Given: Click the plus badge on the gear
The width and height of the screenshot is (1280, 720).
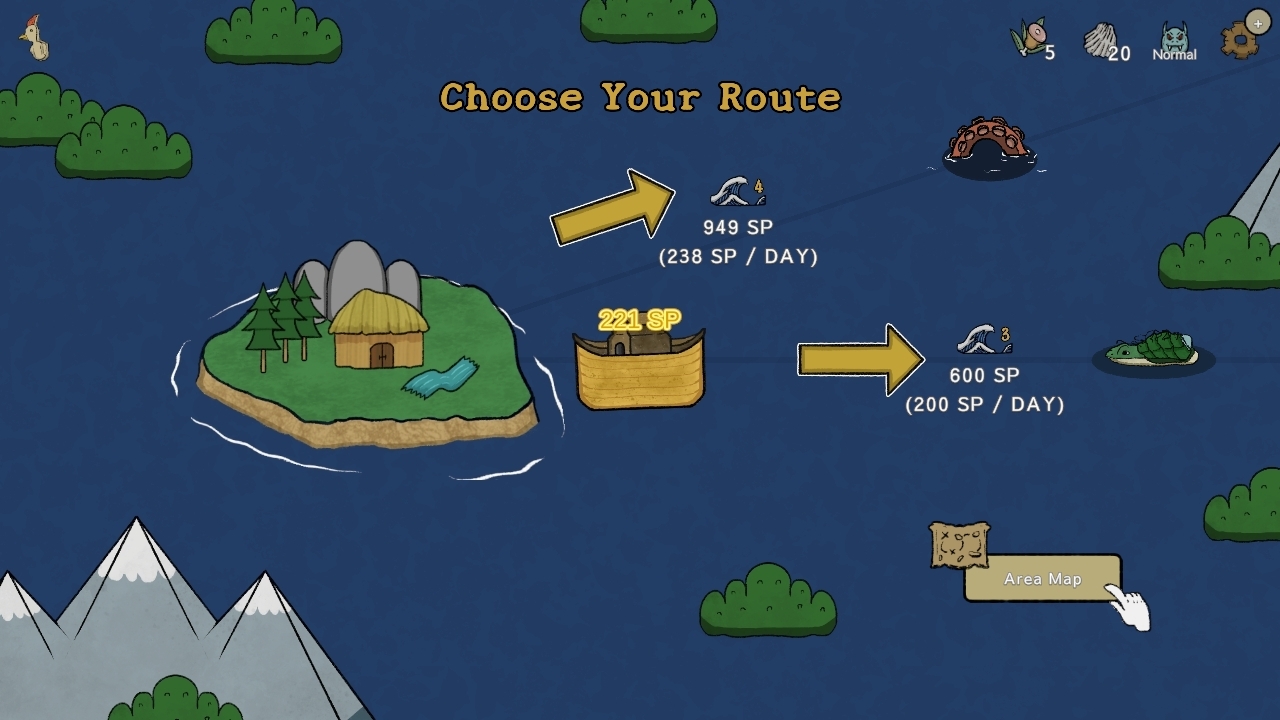Looking at the screenshot, I should [1256, 22].
